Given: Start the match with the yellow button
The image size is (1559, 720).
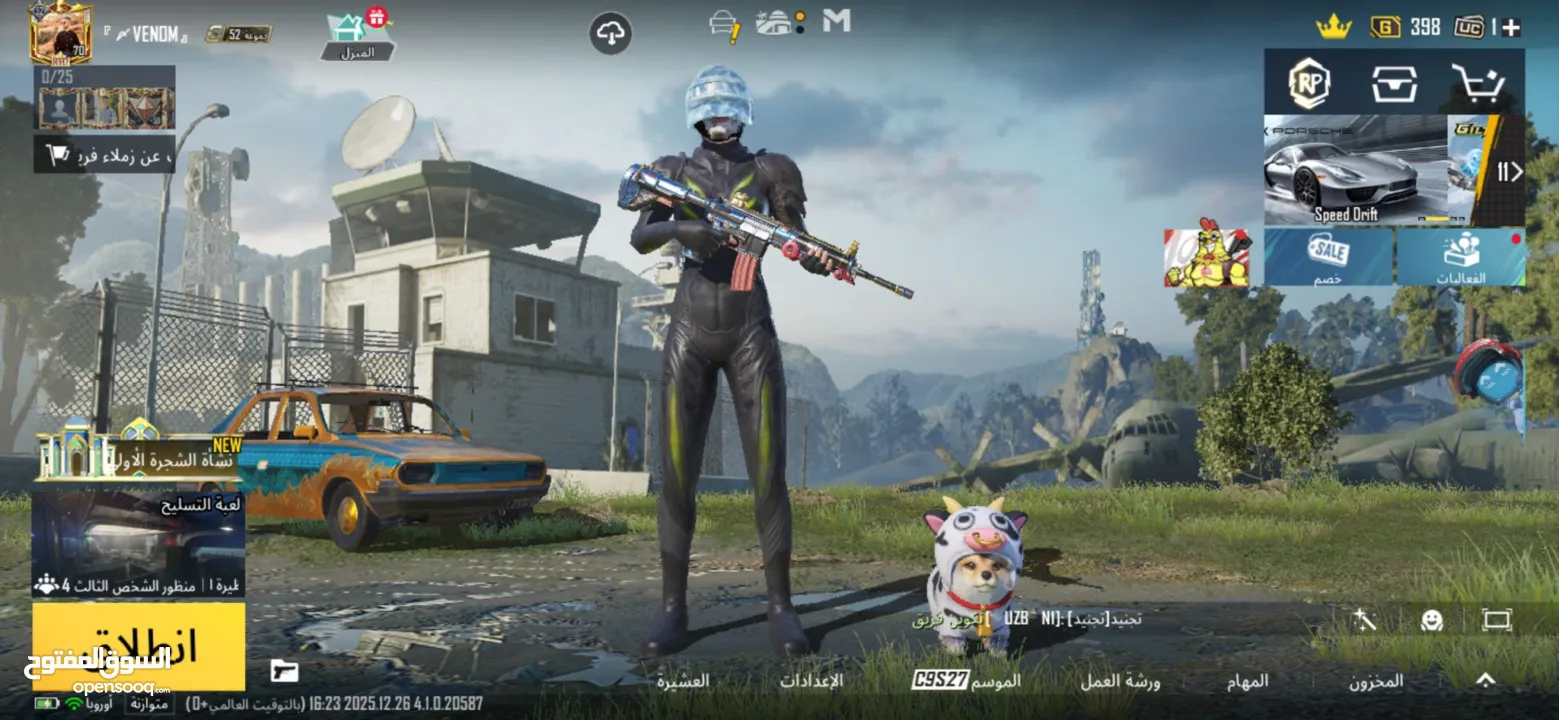Looking at the screenshot, I should (x=138, y=646).
